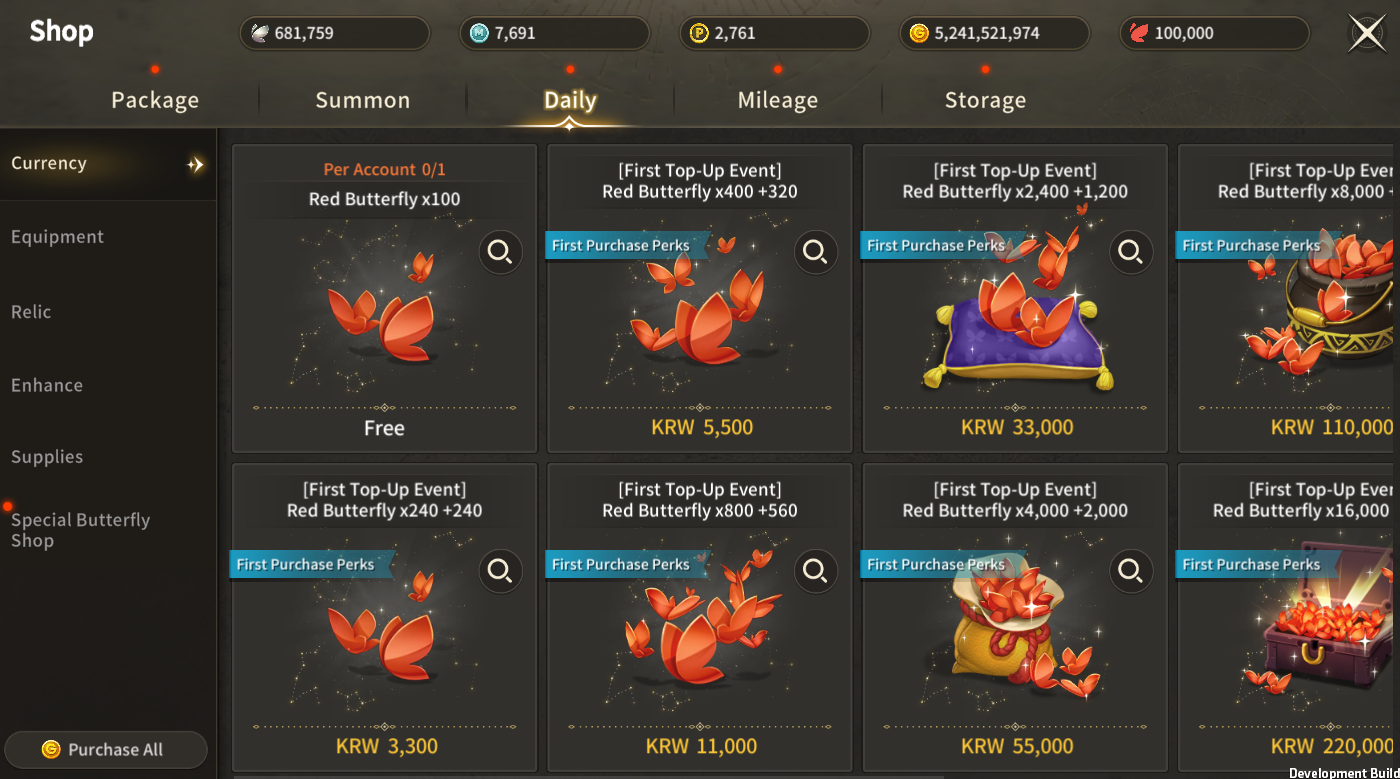1400x779 pixels.
Task: Show the Supplies category
Action: point(47,457)
